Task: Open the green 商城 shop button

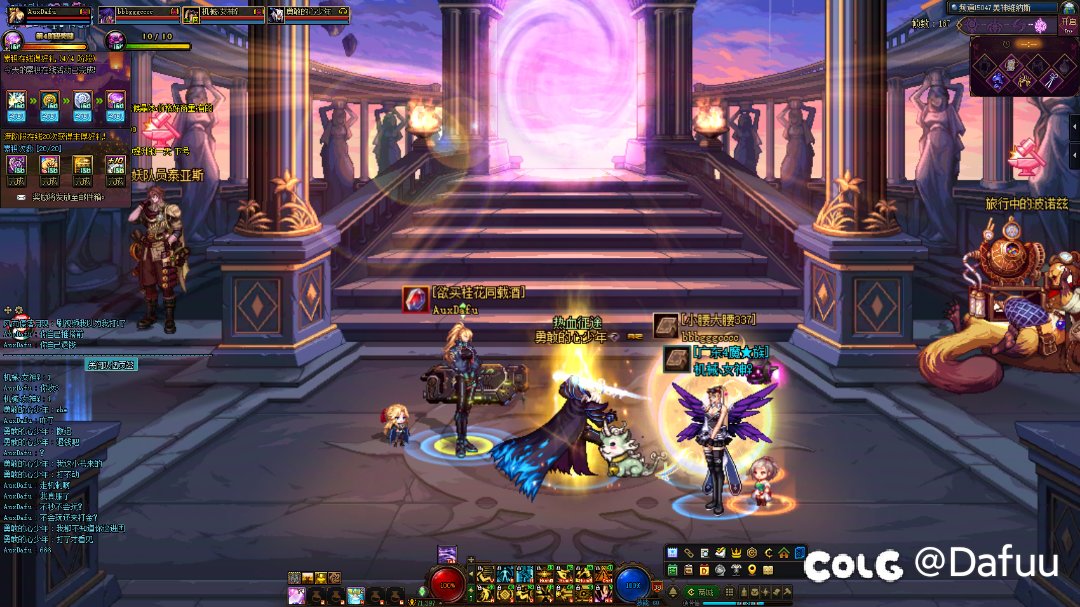Action: point(703,592)
